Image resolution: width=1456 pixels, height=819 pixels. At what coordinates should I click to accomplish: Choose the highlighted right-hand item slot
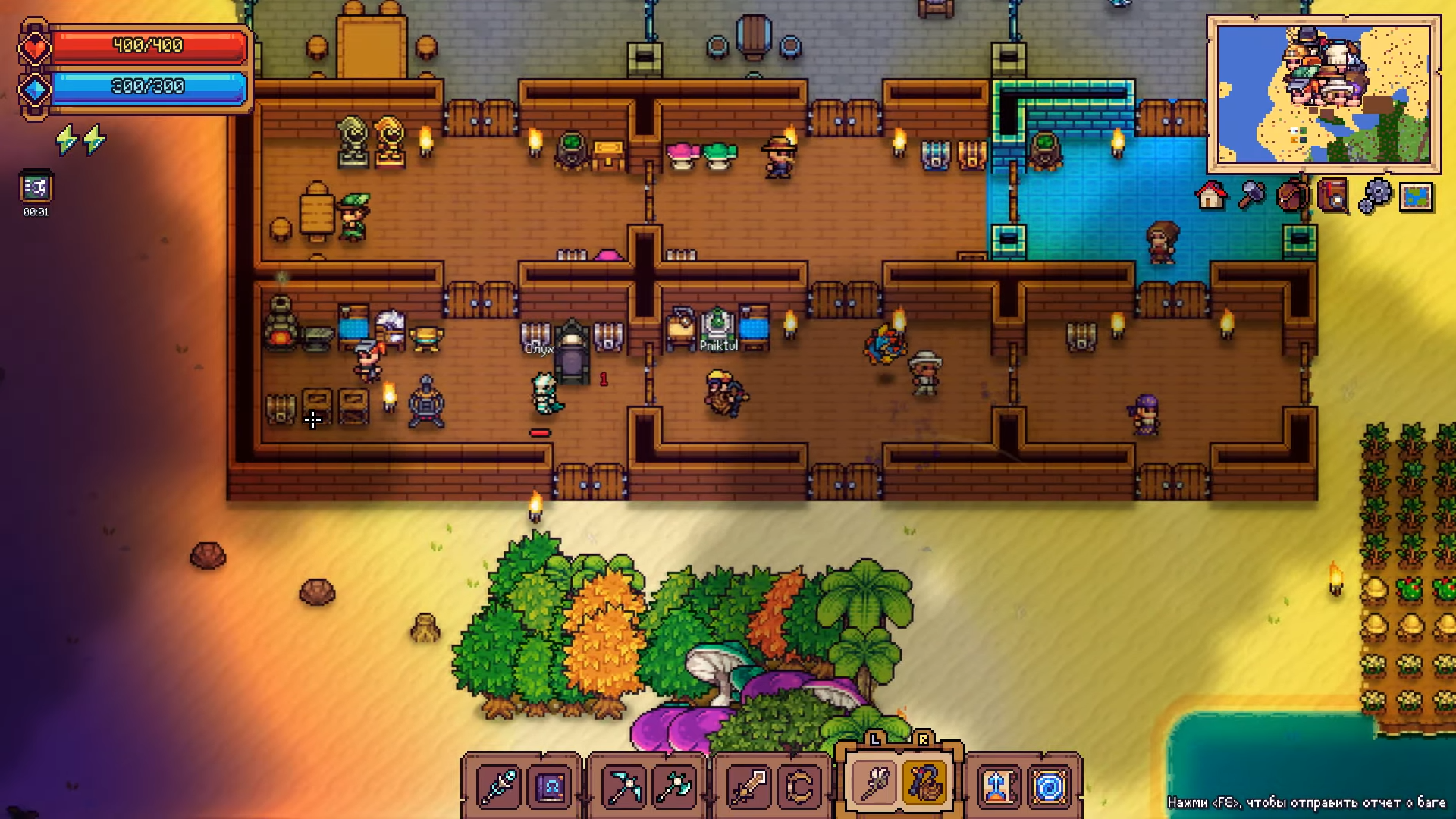point(924,783)
